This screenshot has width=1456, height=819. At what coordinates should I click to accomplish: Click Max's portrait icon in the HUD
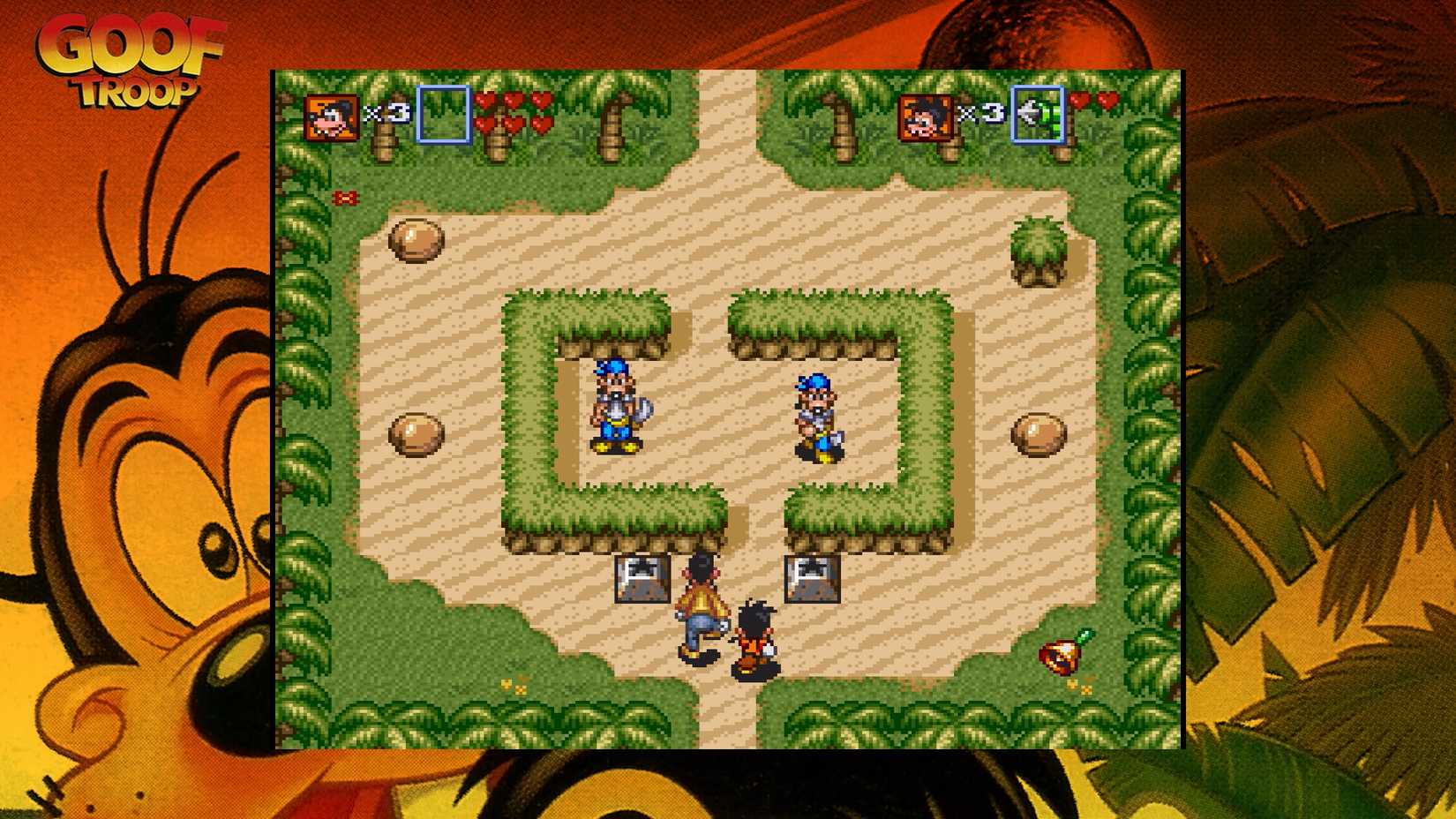click(927, 119)
